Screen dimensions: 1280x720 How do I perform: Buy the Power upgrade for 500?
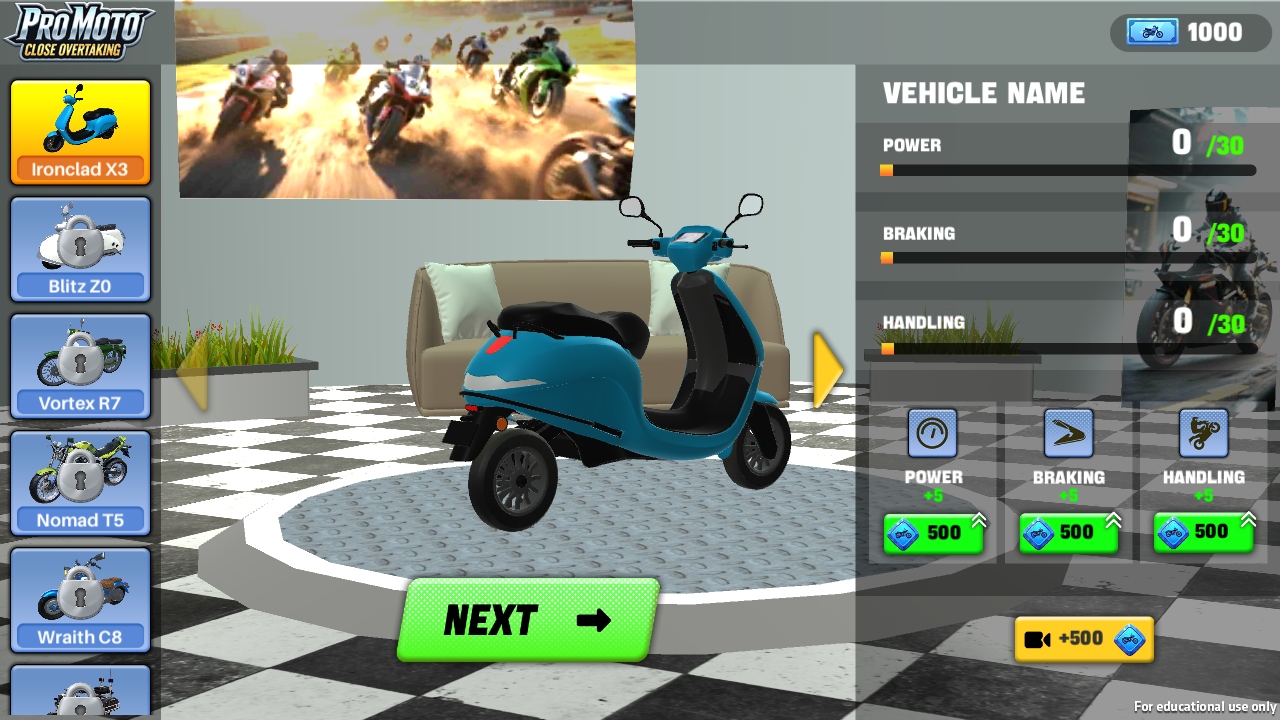click(932, 533)
